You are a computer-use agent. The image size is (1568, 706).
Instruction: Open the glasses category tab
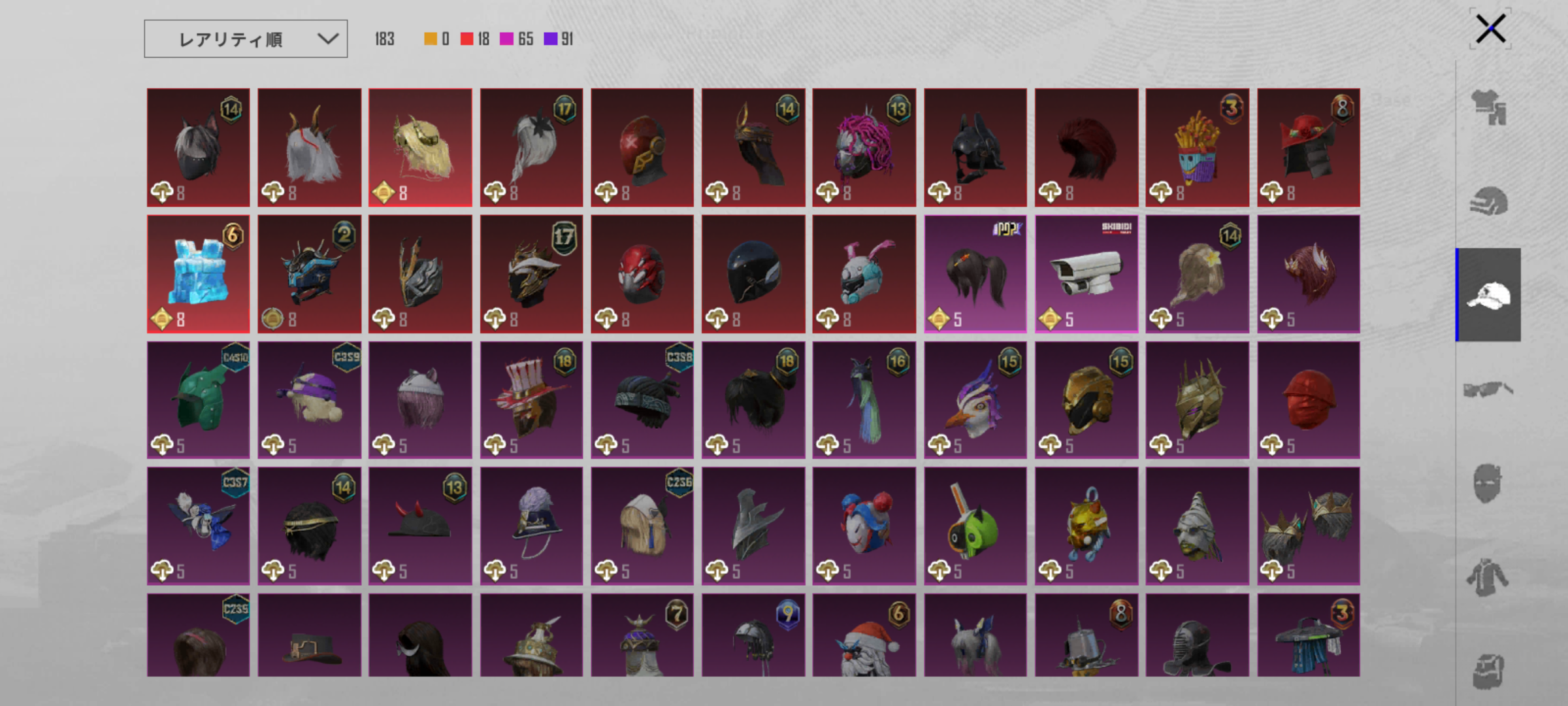(x=1488, y=390)
